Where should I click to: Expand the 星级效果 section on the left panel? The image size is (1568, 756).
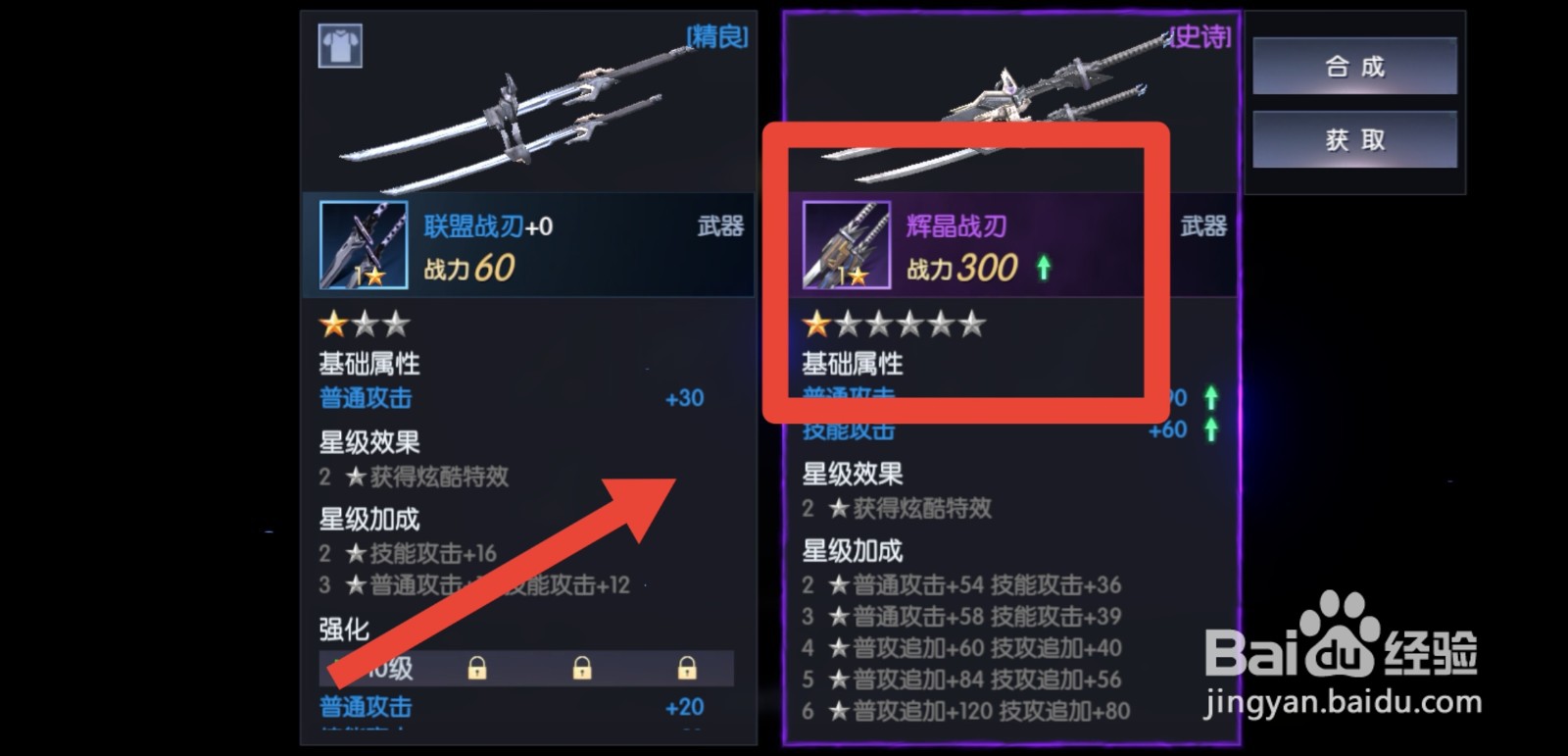point(367,443)
